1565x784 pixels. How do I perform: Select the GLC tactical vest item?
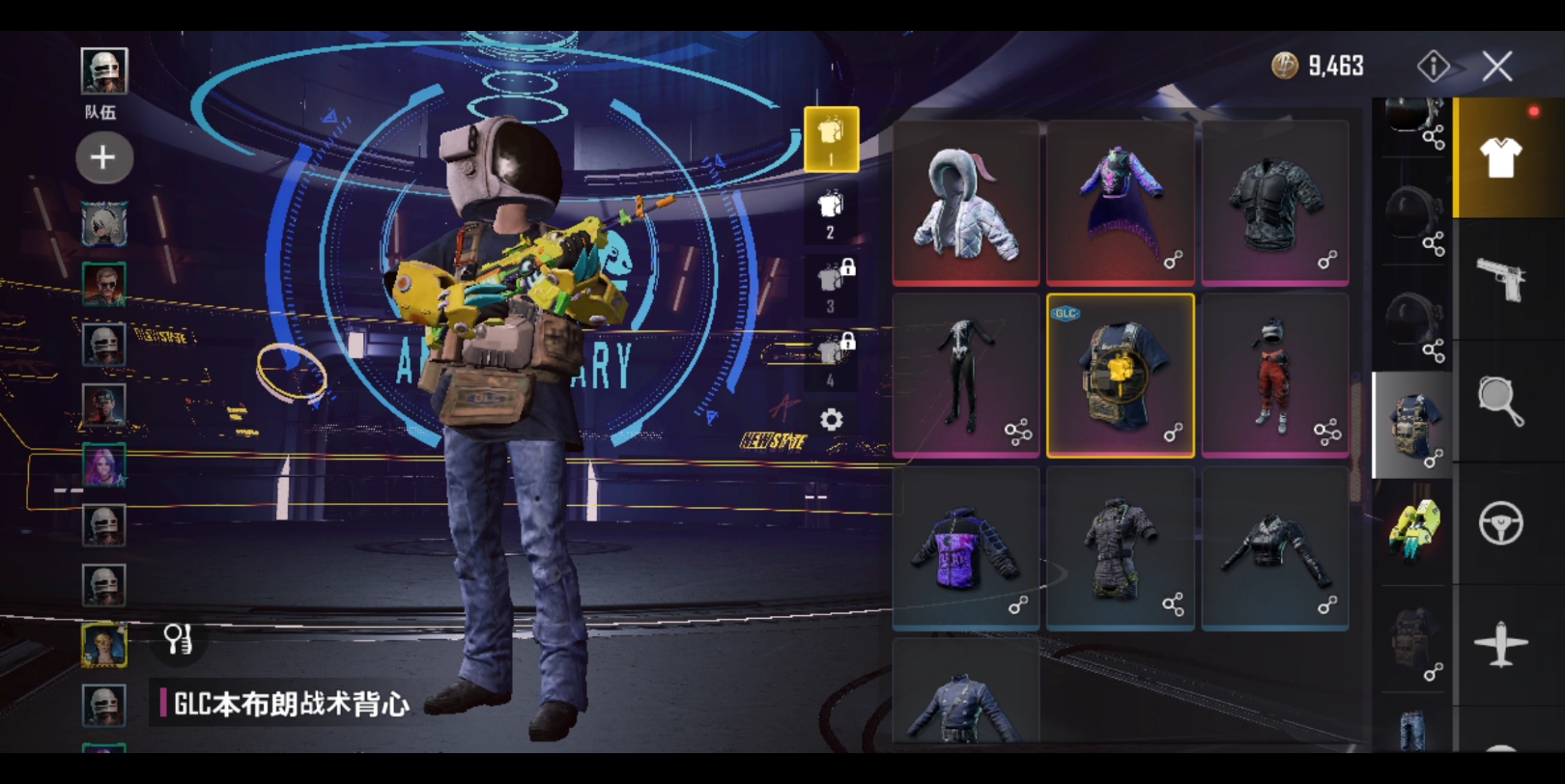(x=1120, y=376)
